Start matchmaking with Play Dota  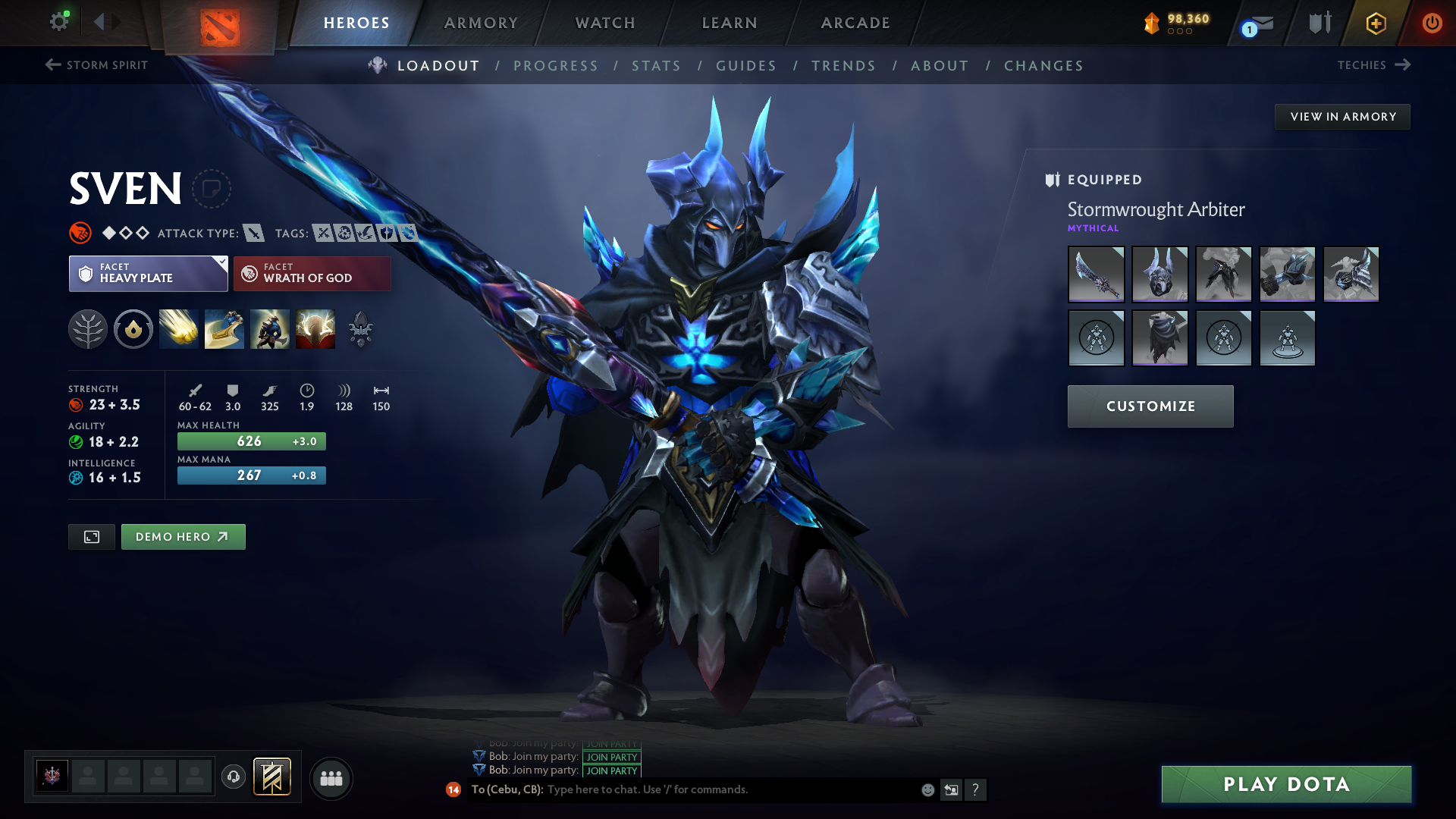tap(1286, 784)
